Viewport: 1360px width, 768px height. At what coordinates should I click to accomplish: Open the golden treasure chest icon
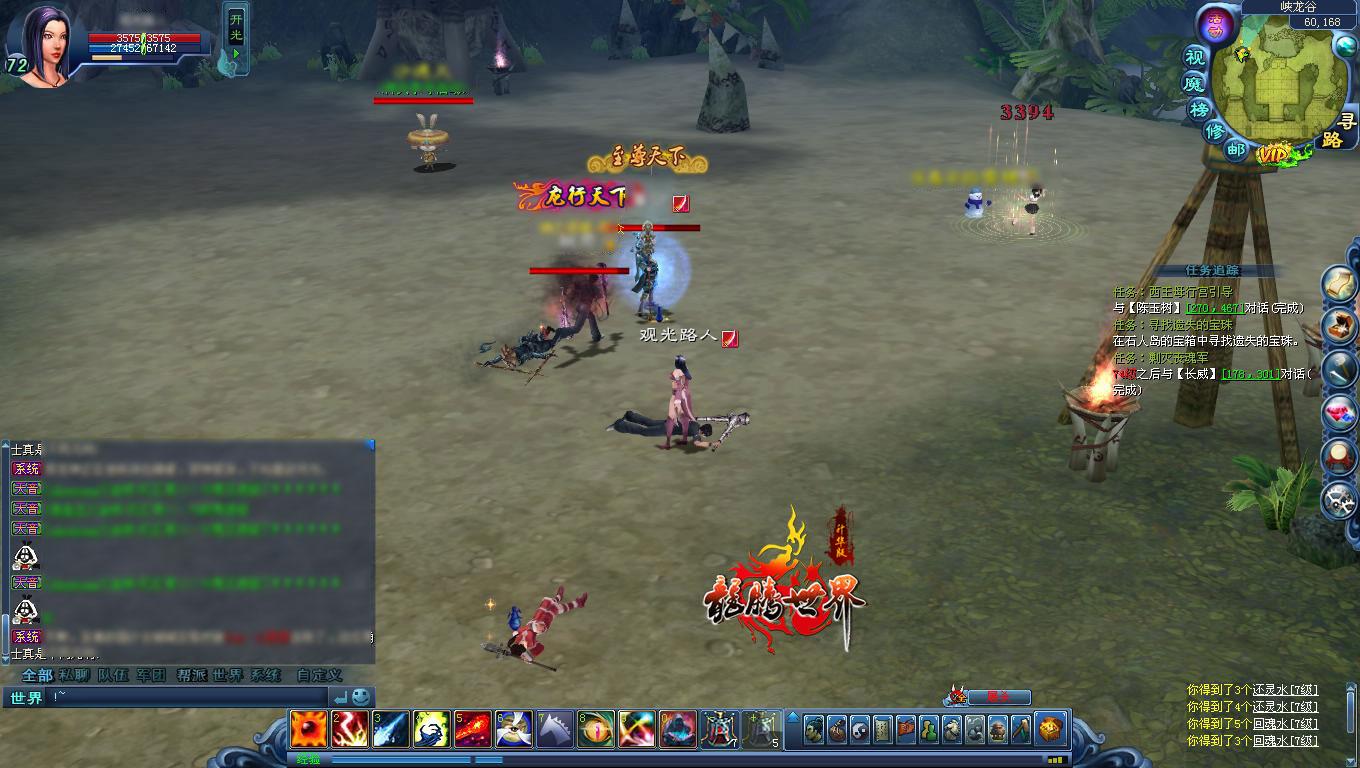click(x=1050, y=729)
